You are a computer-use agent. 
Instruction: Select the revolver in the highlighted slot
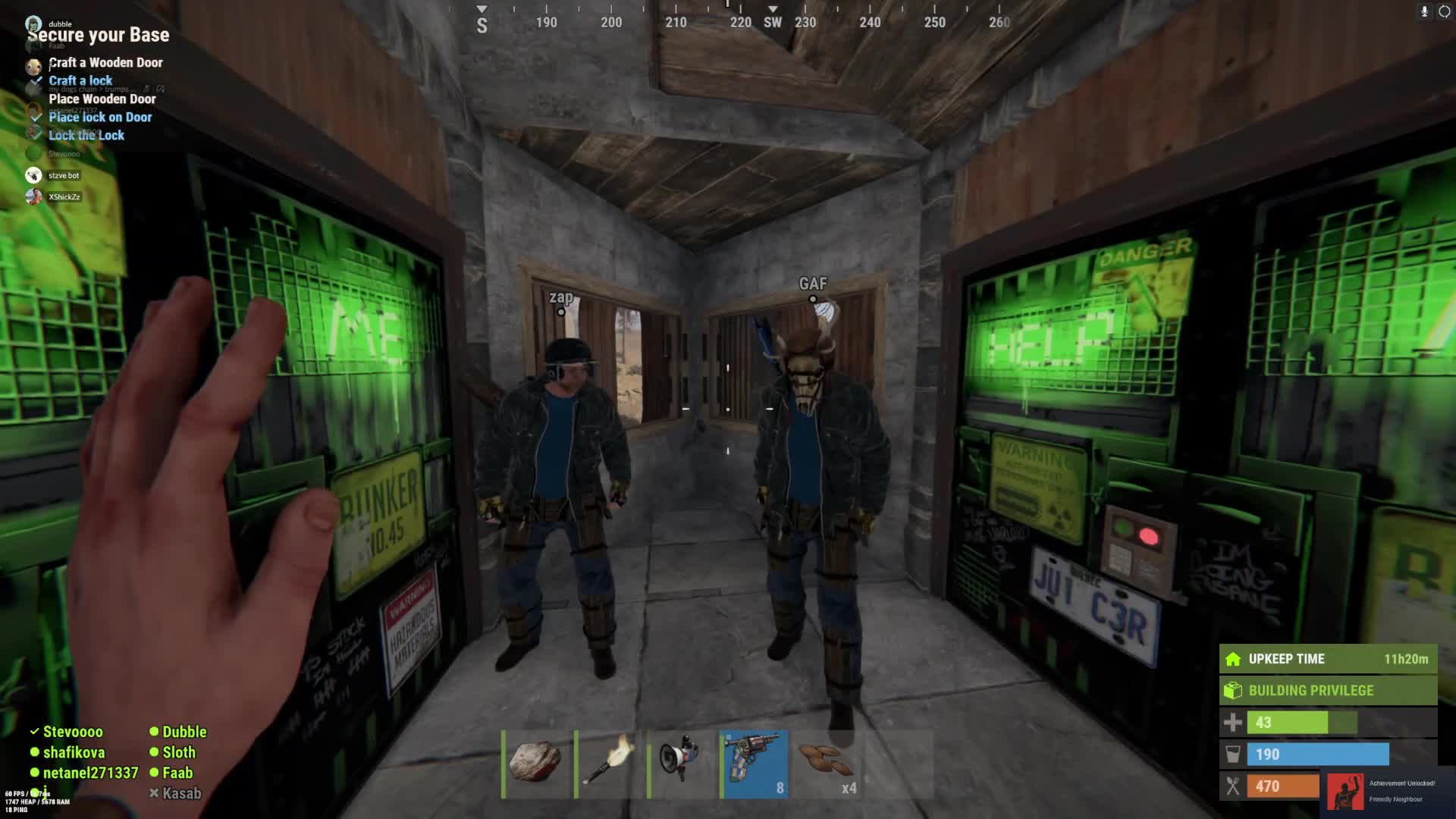coord(754,763)
